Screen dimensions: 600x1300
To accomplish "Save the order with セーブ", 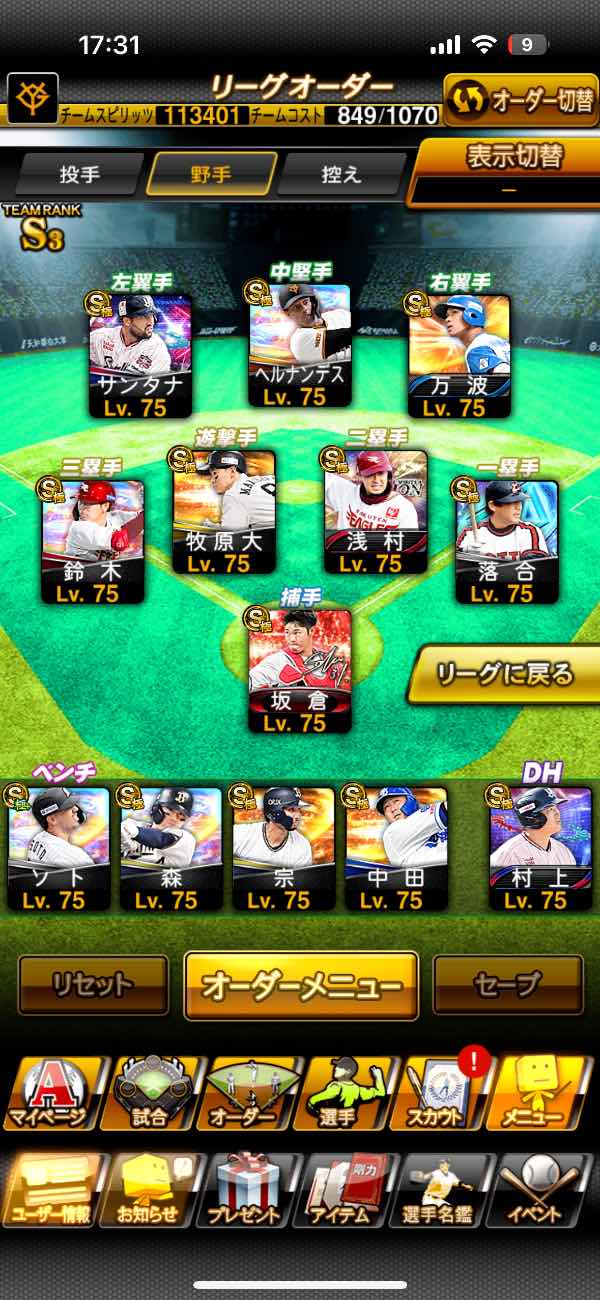I will point(508,985).
